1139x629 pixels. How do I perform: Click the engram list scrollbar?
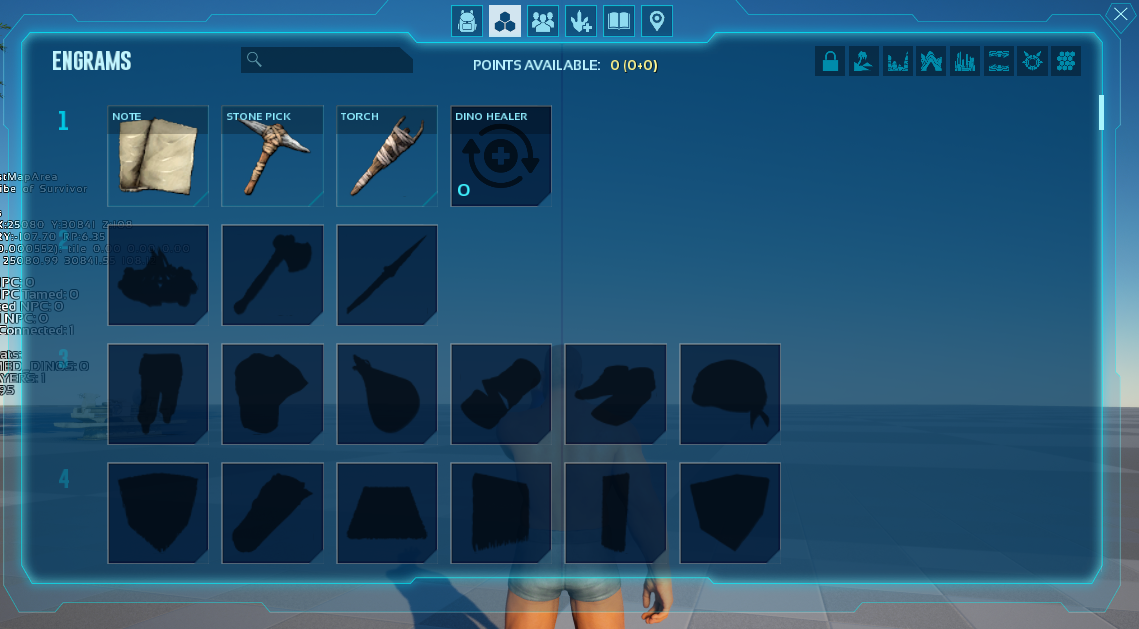coord(1101,112)
